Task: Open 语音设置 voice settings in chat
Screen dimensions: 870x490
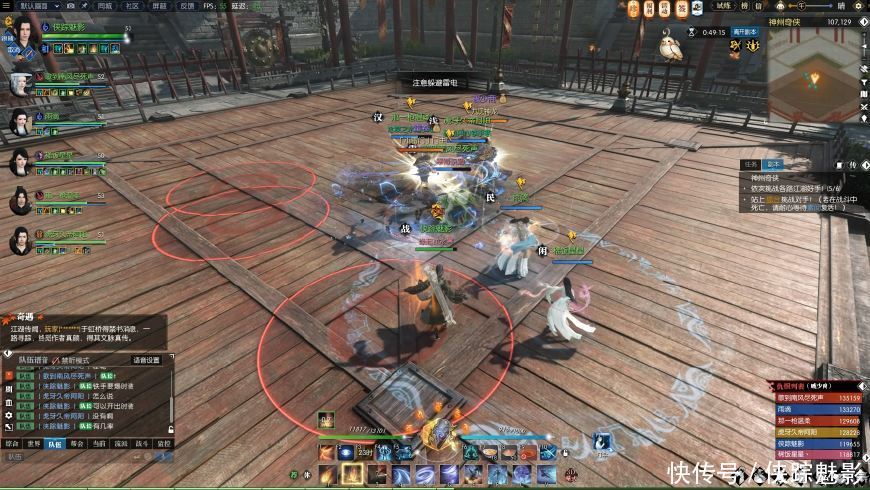Action: (x=146, y=360)
